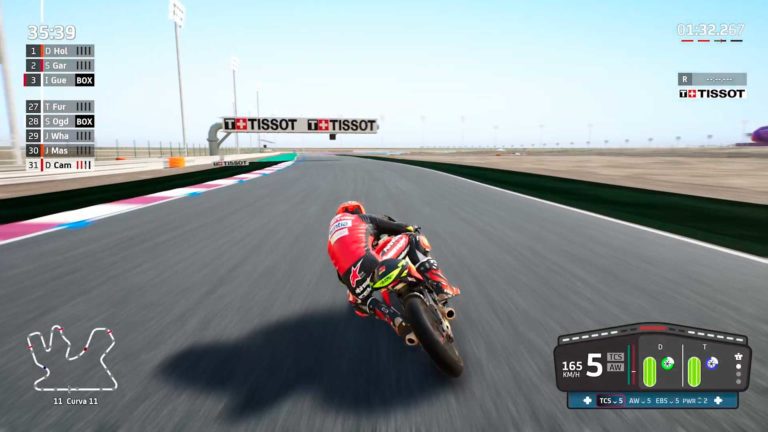Adjust the AW anti-wheelie setting
Screen dimensions: 768x432
click(638, 401)
